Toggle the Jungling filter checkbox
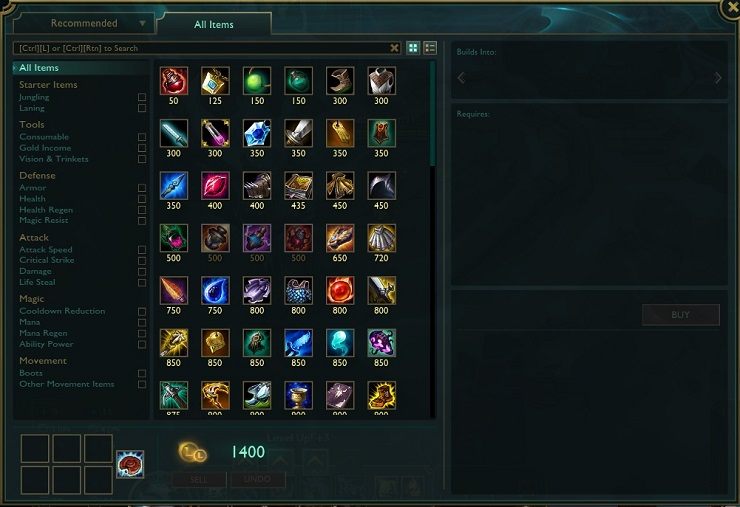The height and width of the screenshot is (507, 740). tap(142, 97)
